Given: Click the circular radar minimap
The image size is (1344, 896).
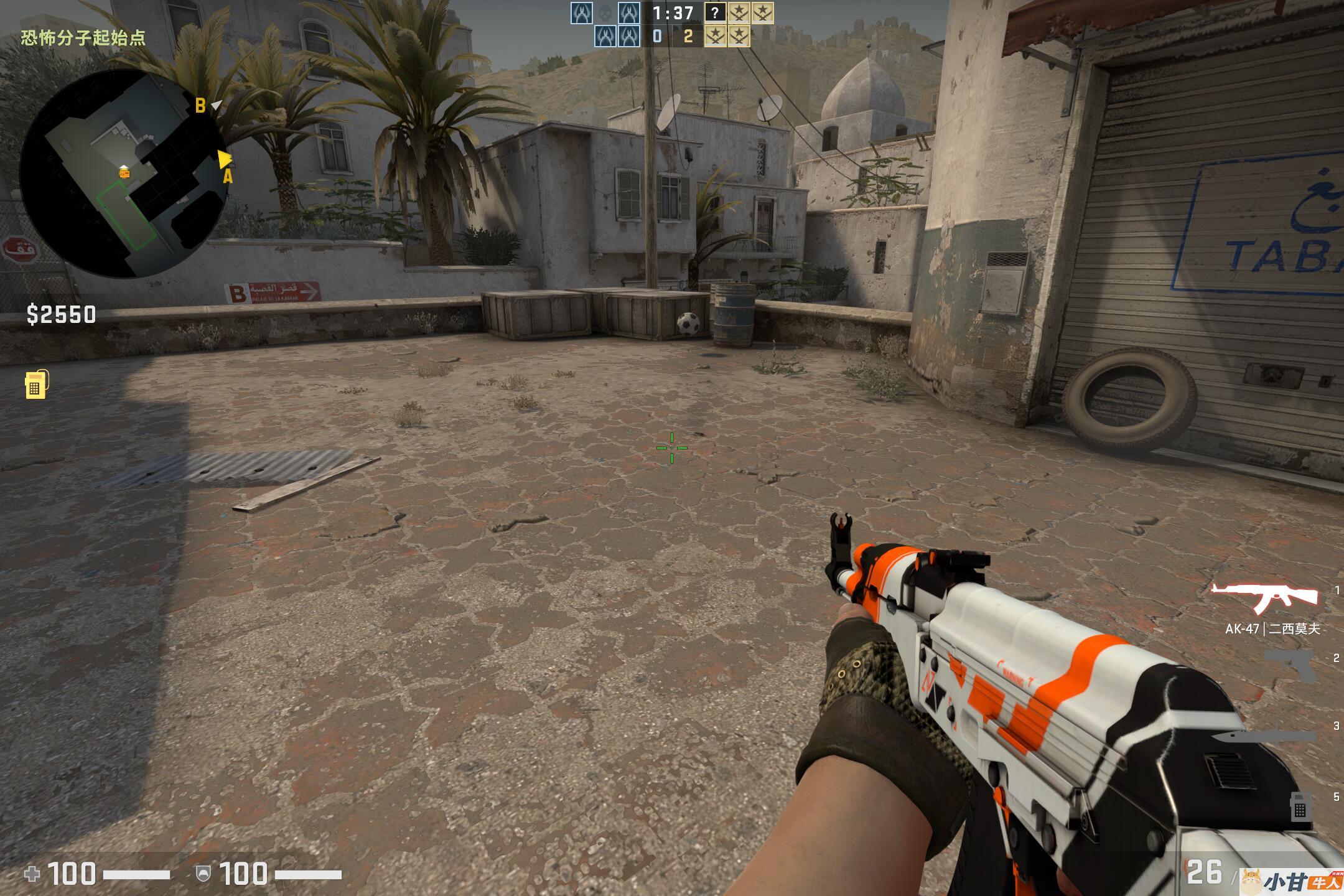Looking at the screenshot, I should click(123, 173).
